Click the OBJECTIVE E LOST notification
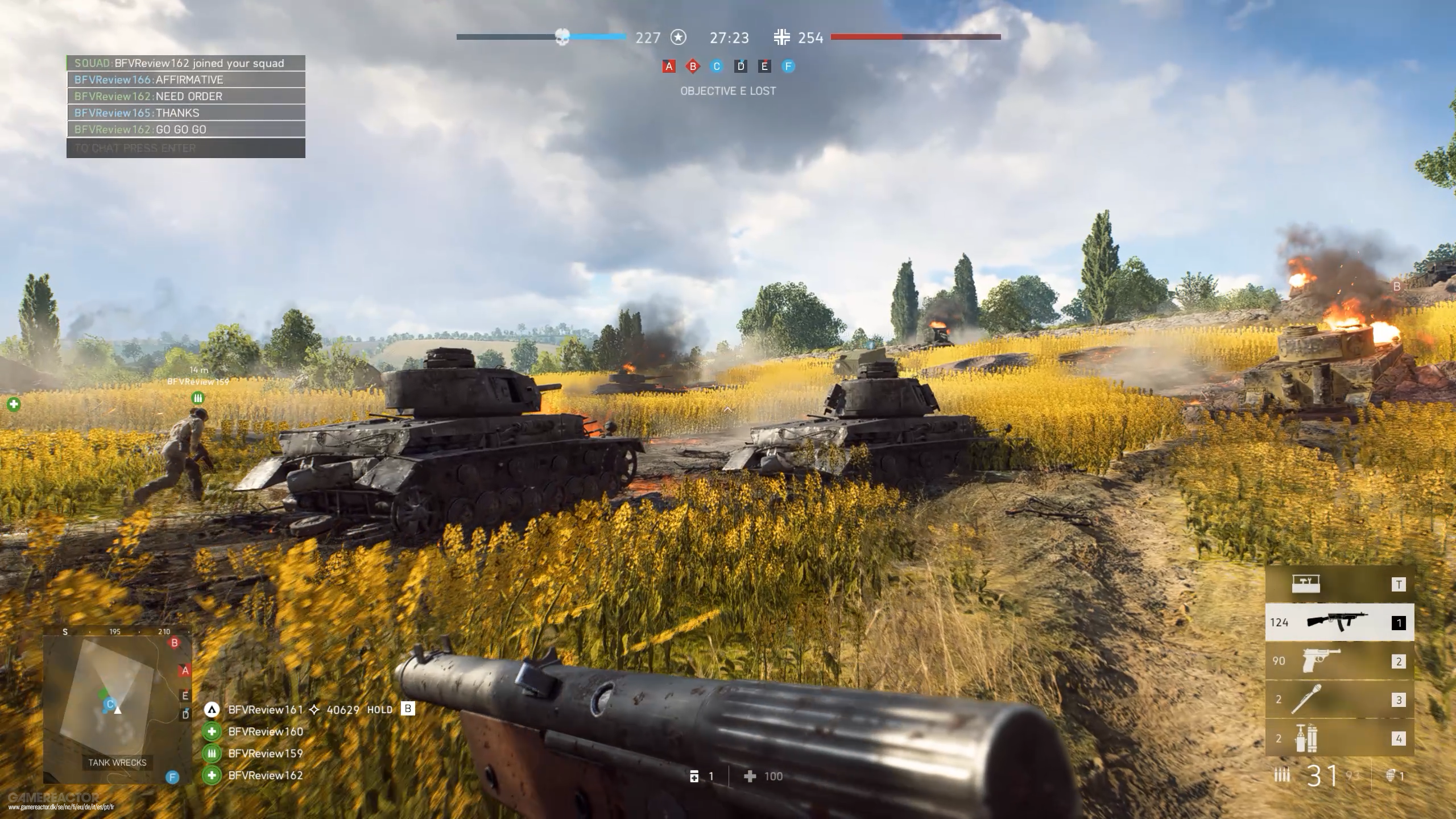Viewport: 1456px width, 819px height. tap(728, 90)
